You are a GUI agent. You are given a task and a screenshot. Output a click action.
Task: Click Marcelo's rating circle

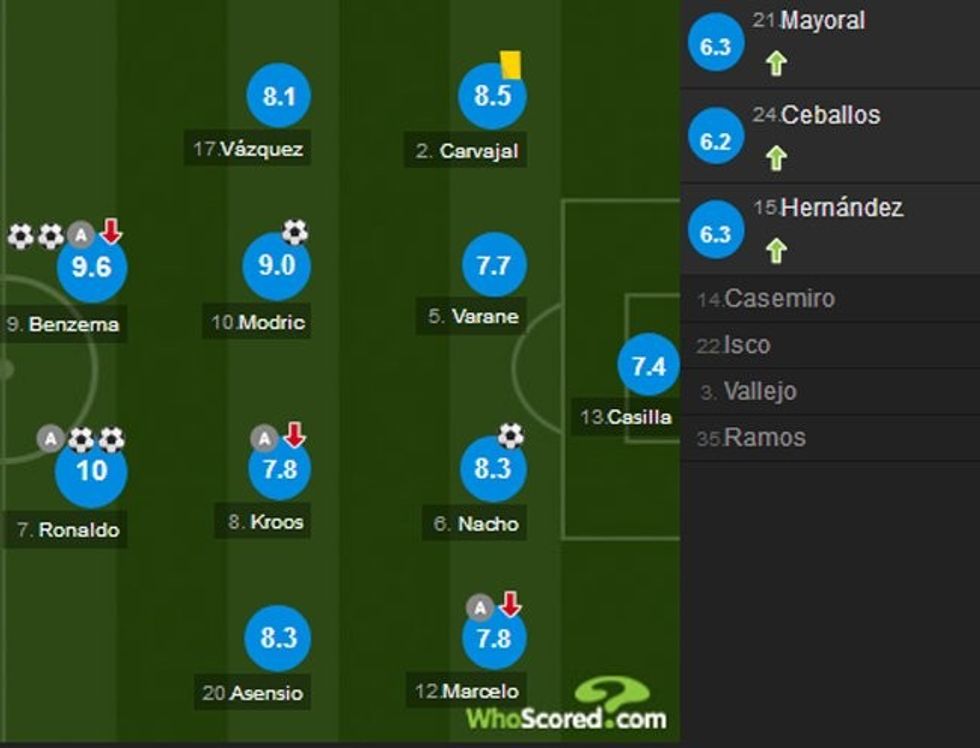494,638
